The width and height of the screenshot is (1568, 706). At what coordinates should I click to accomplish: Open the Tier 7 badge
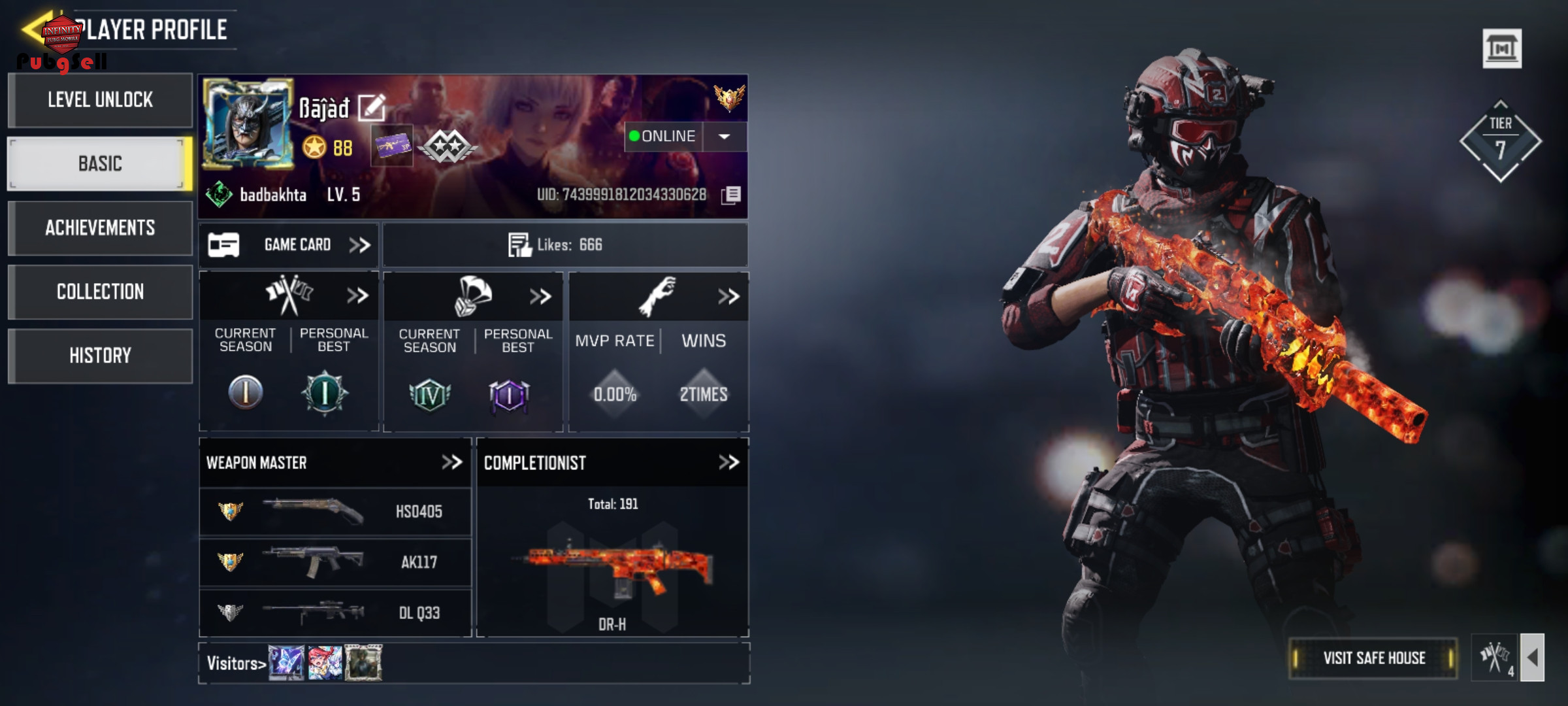pyautogui.click(x=1500, y=141)
